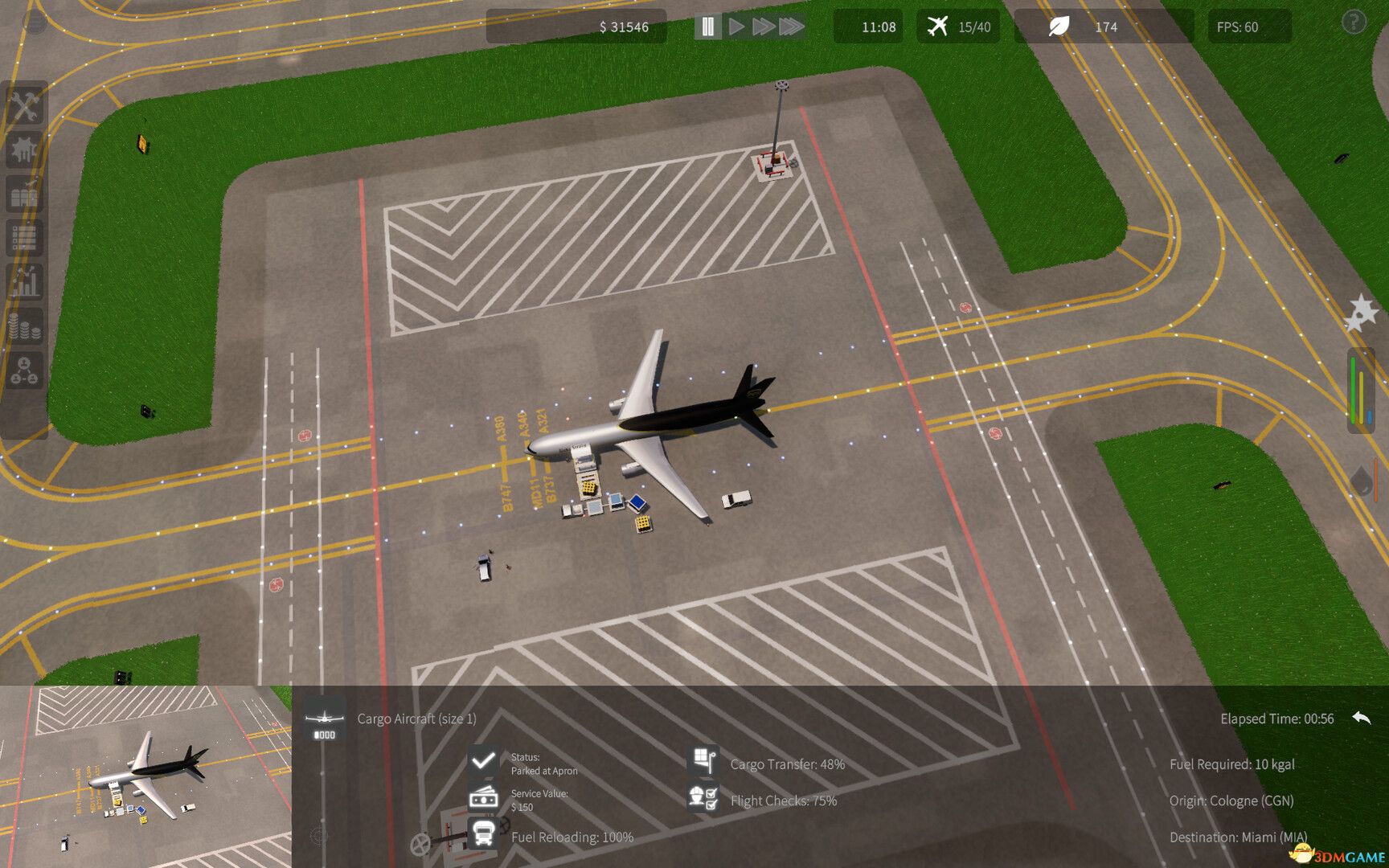This screenshot has width=1389, height=868.
Task: Pause the game simulation
Action: point(707,27)
